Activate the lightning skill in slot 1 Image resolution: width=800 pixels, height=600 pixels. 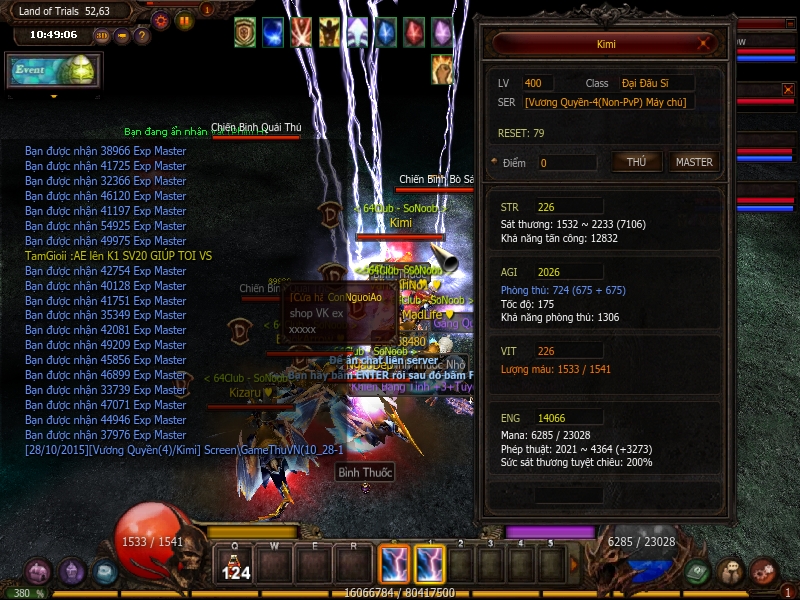(430, 565)
